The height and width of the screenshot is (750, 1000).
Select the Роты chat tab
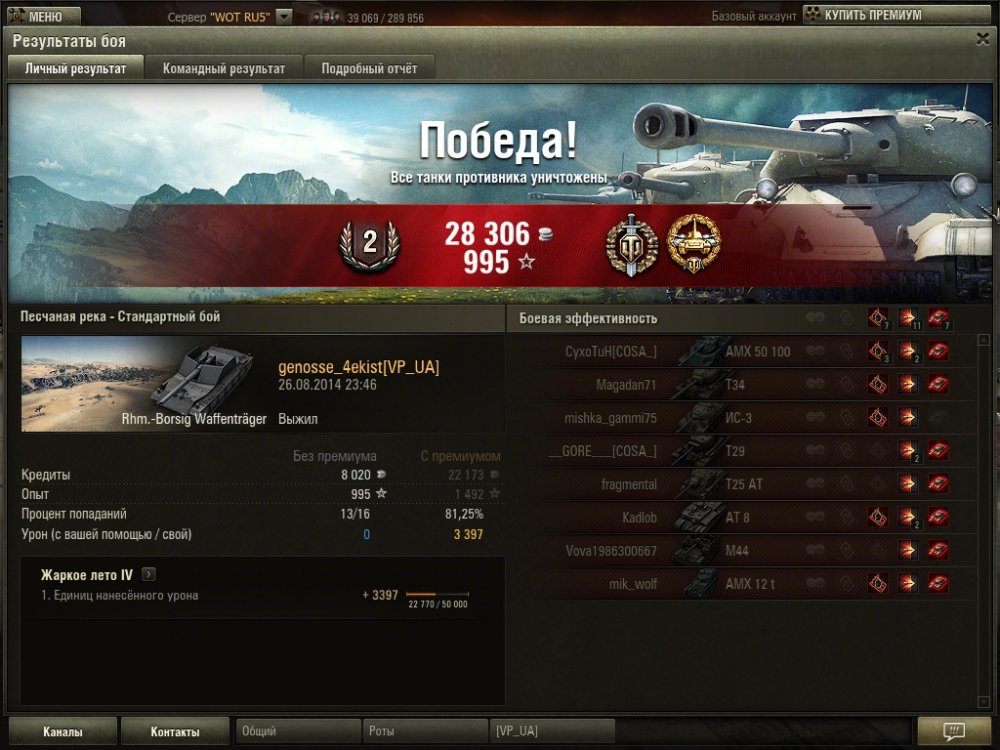click(425, 732)
